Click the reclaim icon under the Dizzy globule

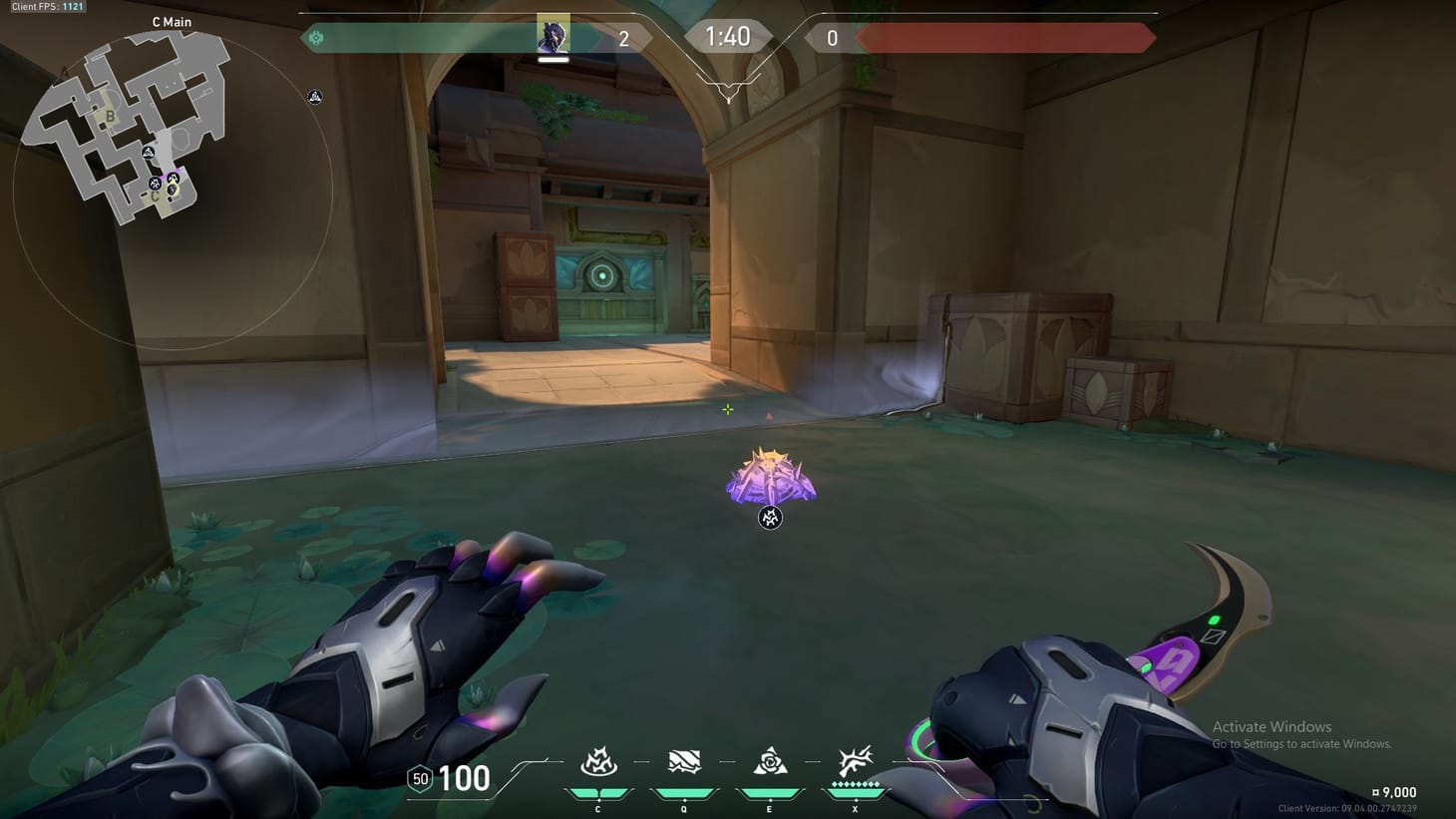click(x=769, y=518)
